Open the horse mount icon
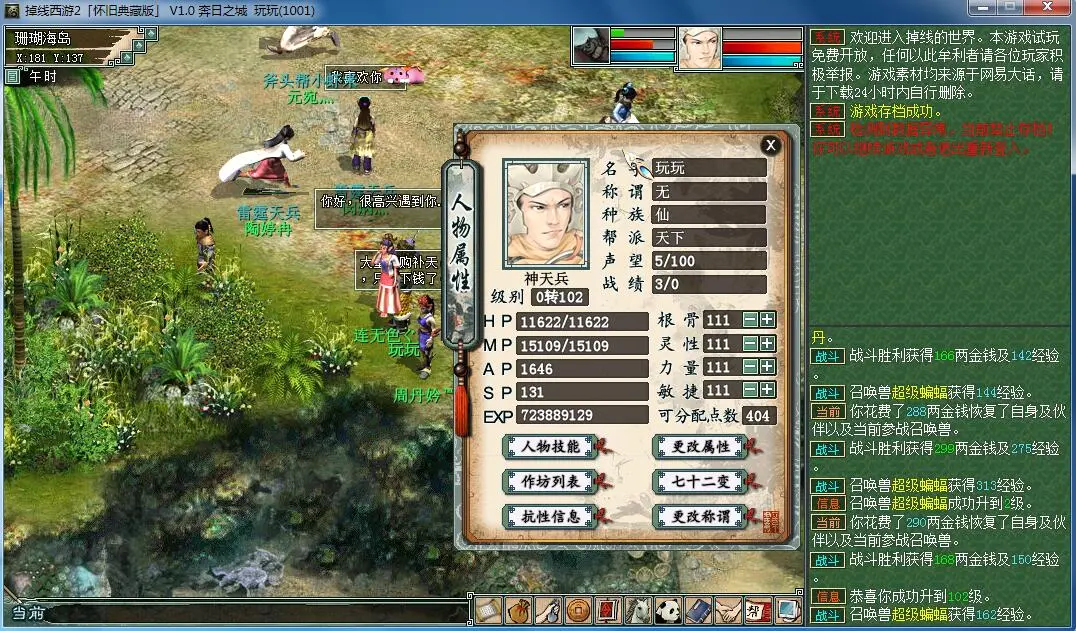The image size is (1076, 631). (x=638, y=609)
